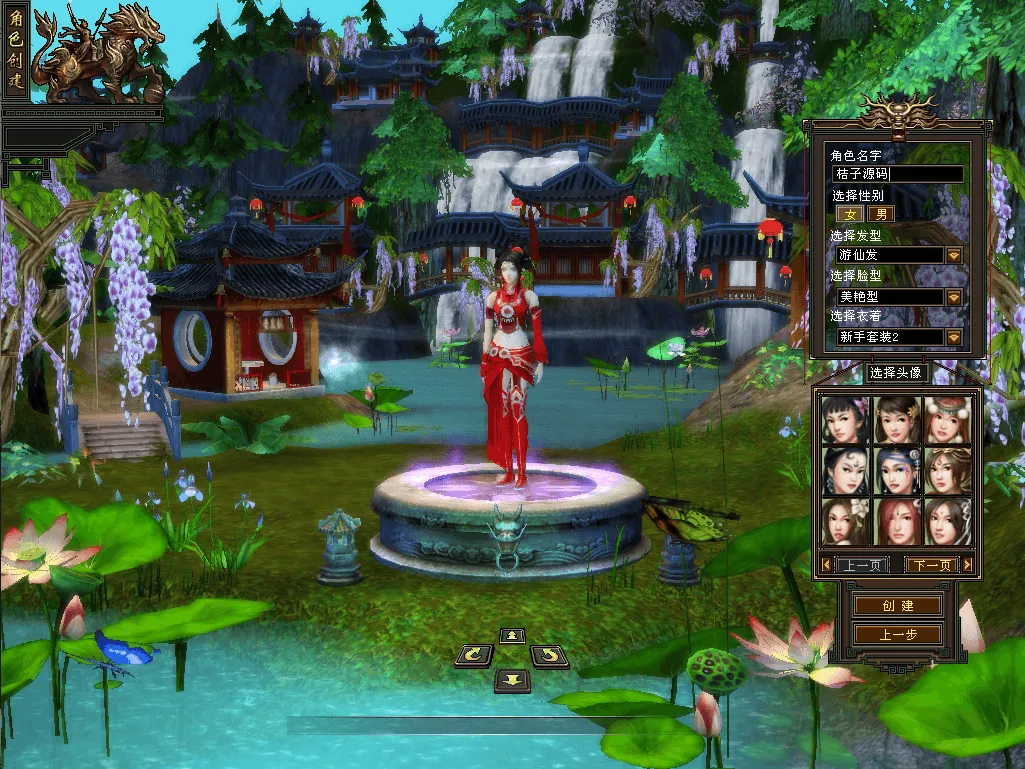Click the 创建 create character button
This screenshot has width=1025, height=769.
coord(897,606)
